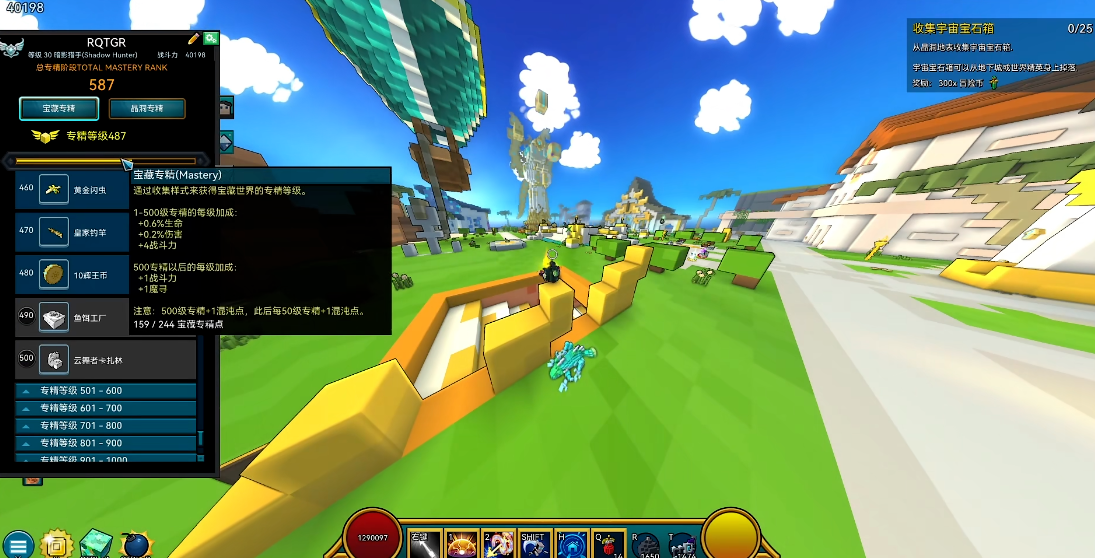Expand the 专精等级 801 - 900 section
The height and width of the screenshot is (558, 1095).
(105, 443)
